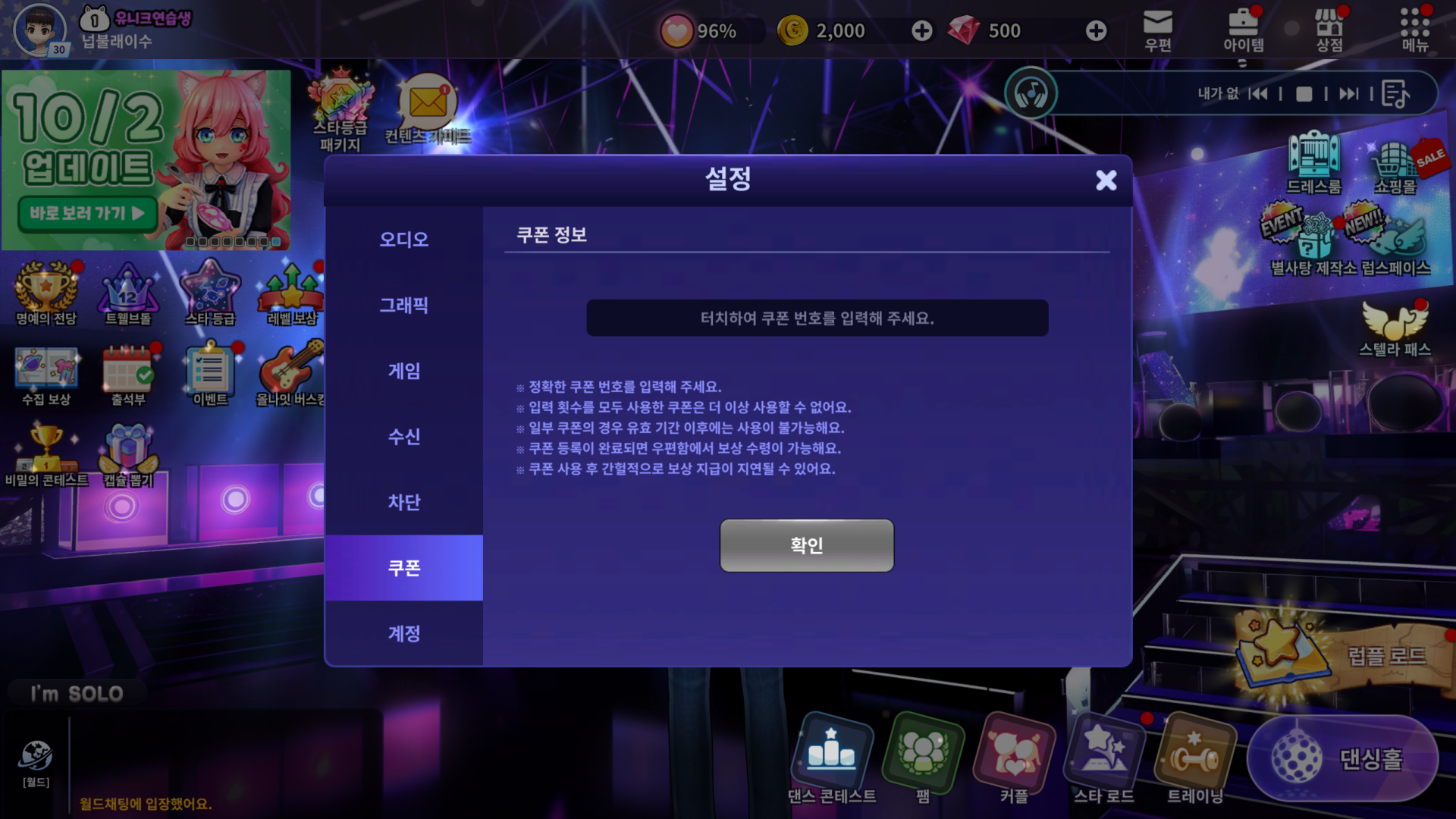Screen dimensions: 1456x819
Task: Stop the music player
Action: 1304,94
